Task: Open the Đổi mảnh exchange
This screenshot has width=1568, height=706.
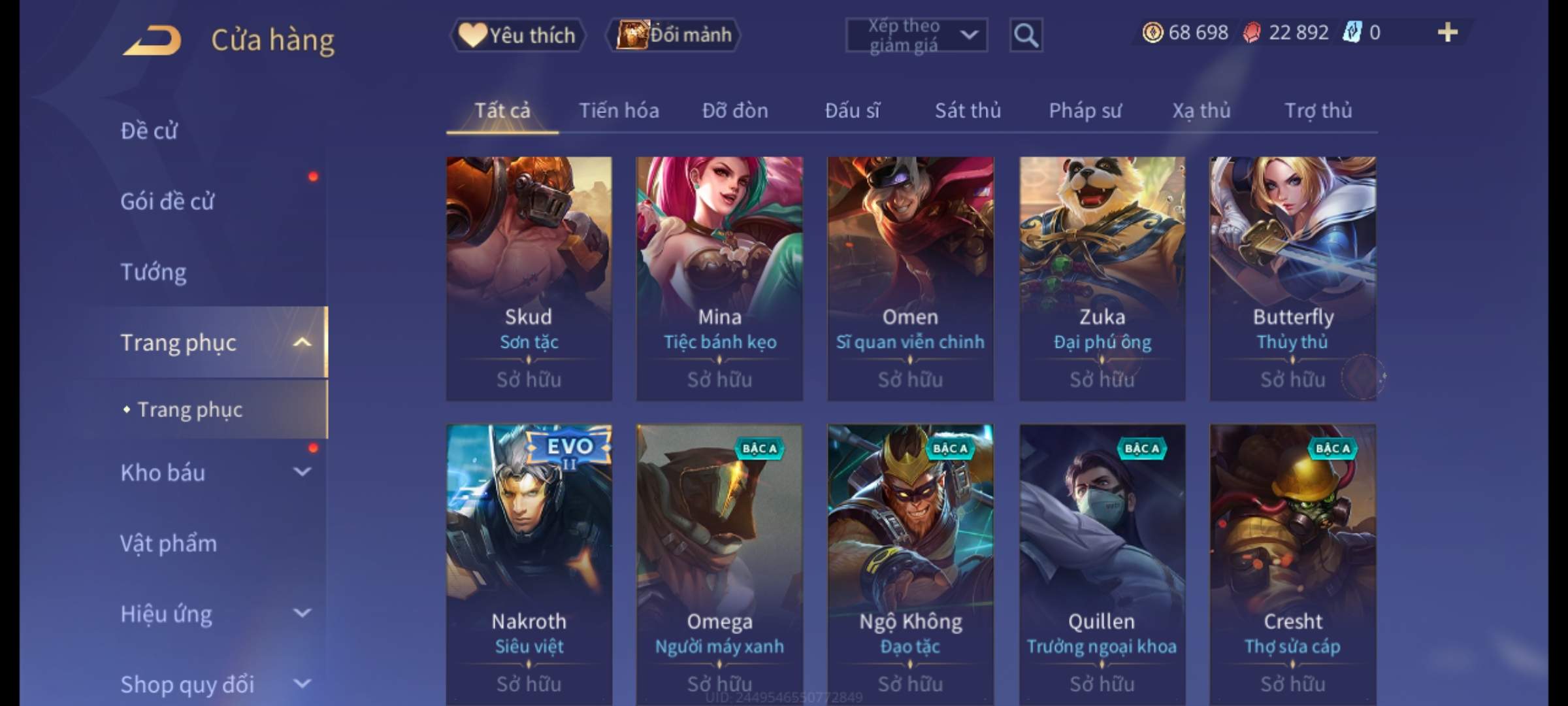Action: pyautogui.click(x=674, y=35)
